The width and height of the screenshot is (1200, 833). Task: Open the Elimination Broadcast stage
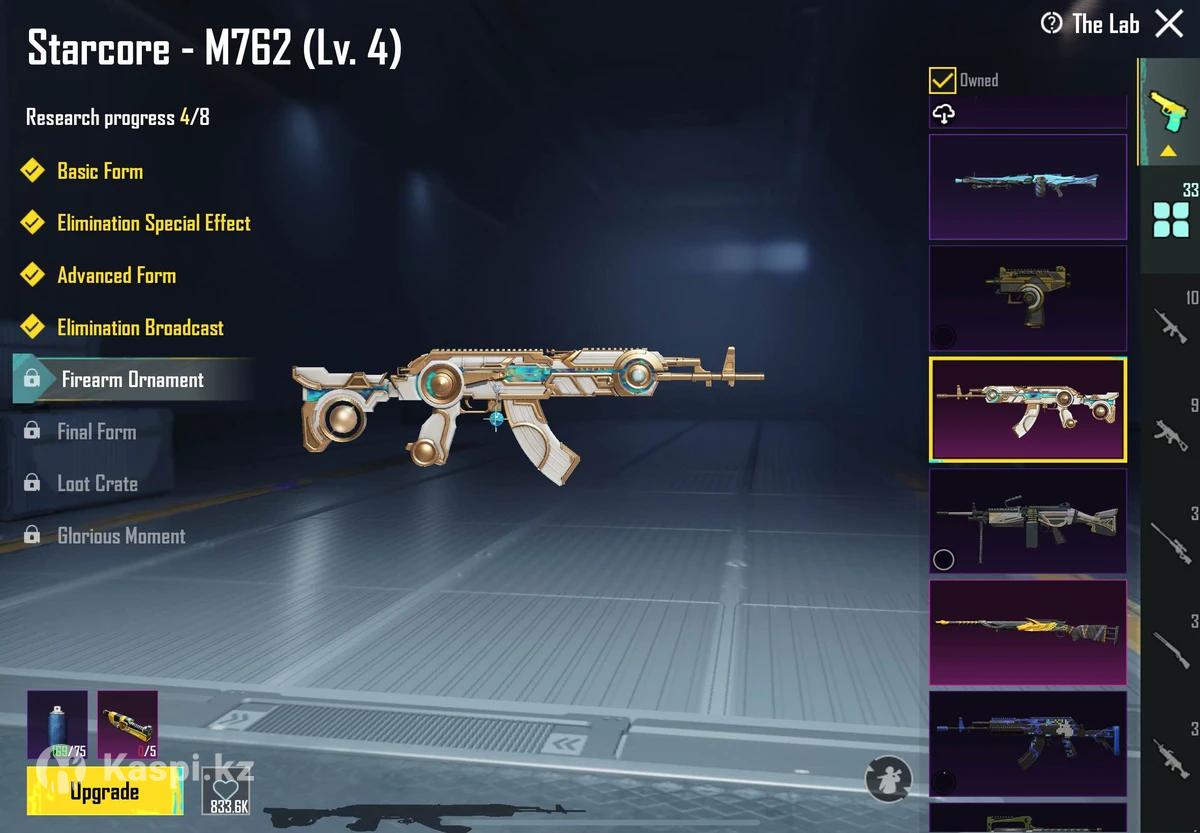tap(140, 327)
